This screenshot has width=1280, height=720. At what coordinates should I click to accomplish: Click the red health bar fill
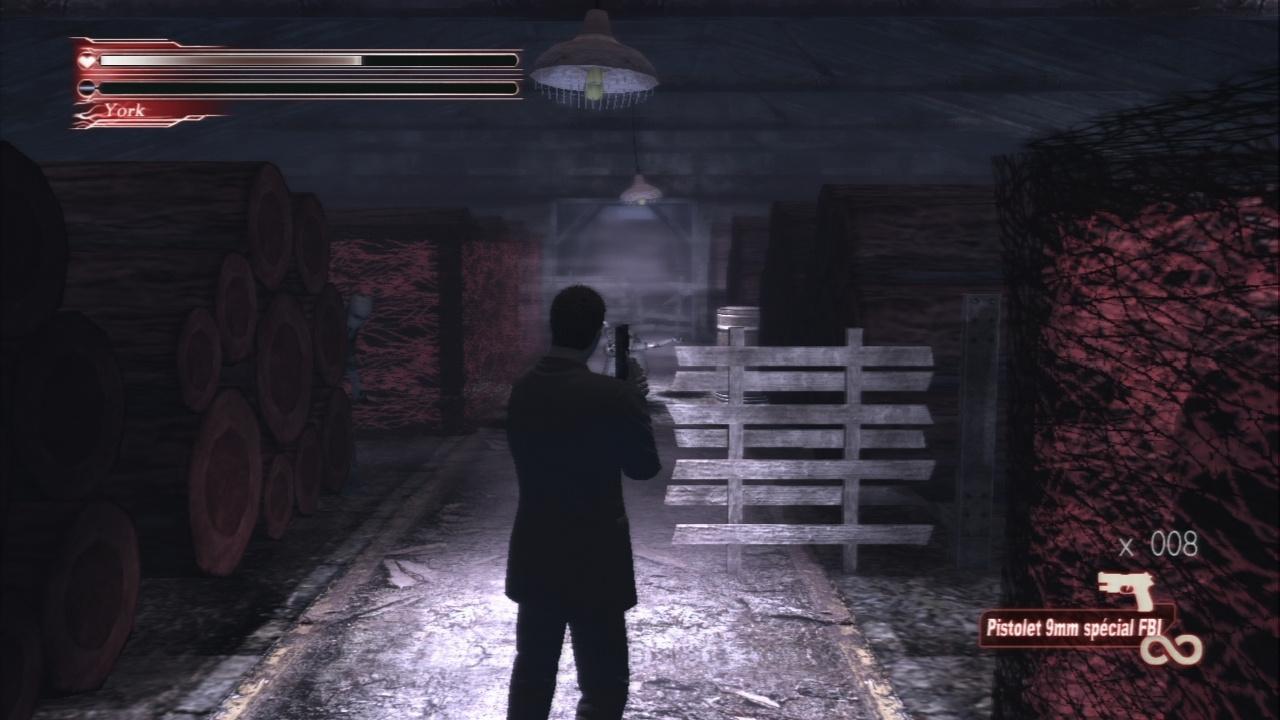230,60
